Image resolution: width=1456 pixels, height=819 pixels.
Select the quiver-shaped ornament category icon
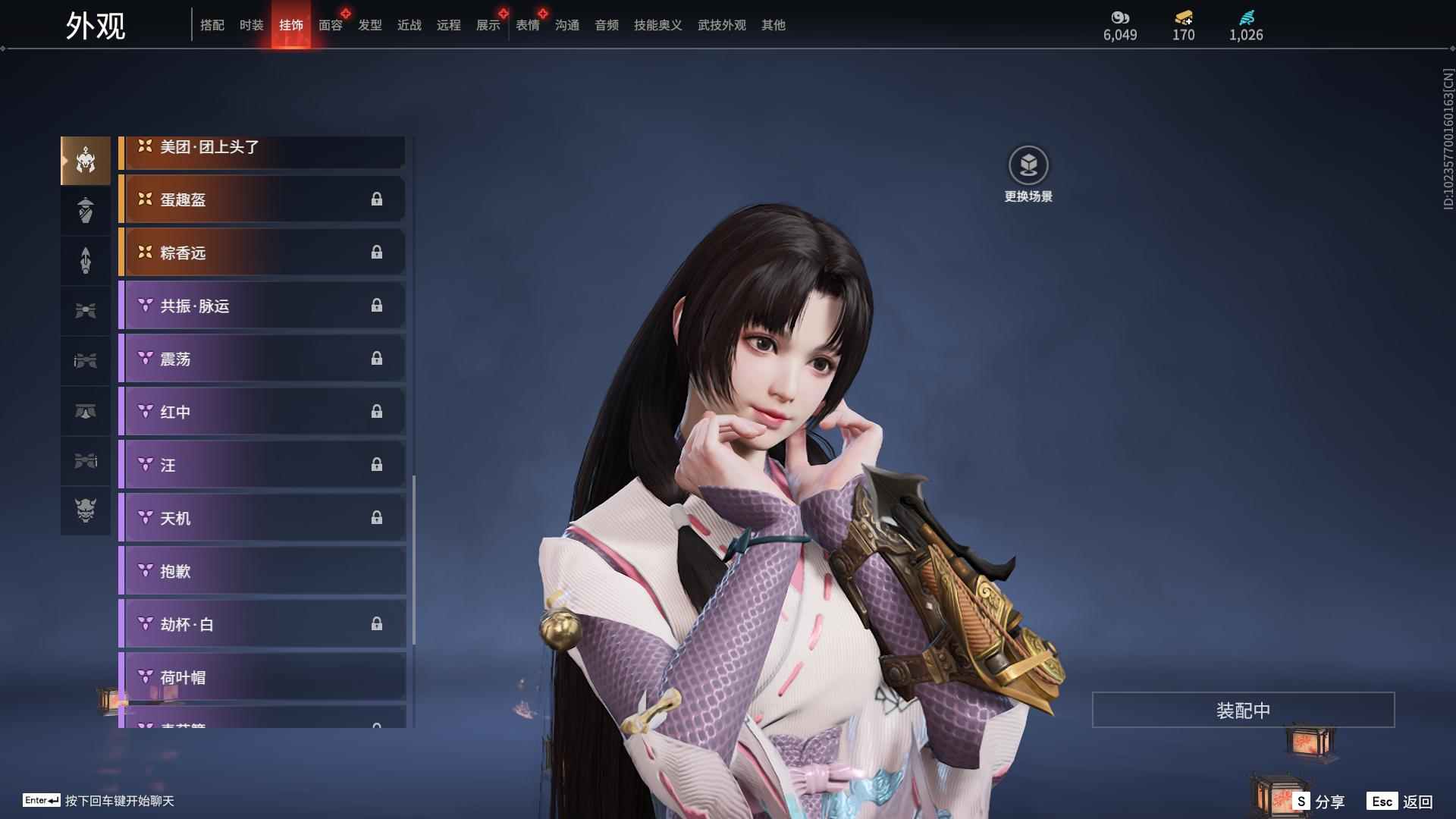point(85,259)
